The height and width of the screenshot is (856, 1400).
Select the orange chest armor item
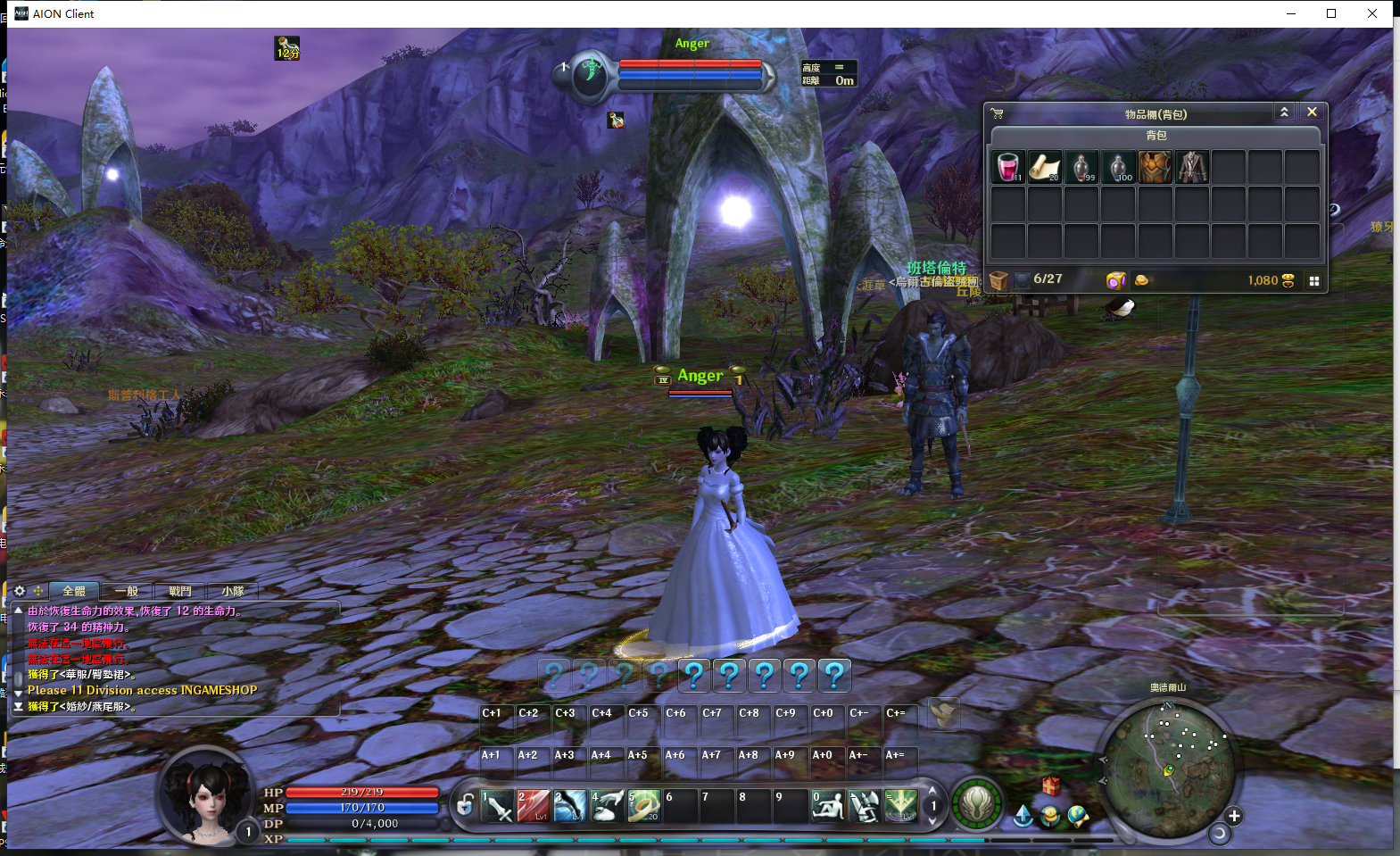[x=1155, y=167]
